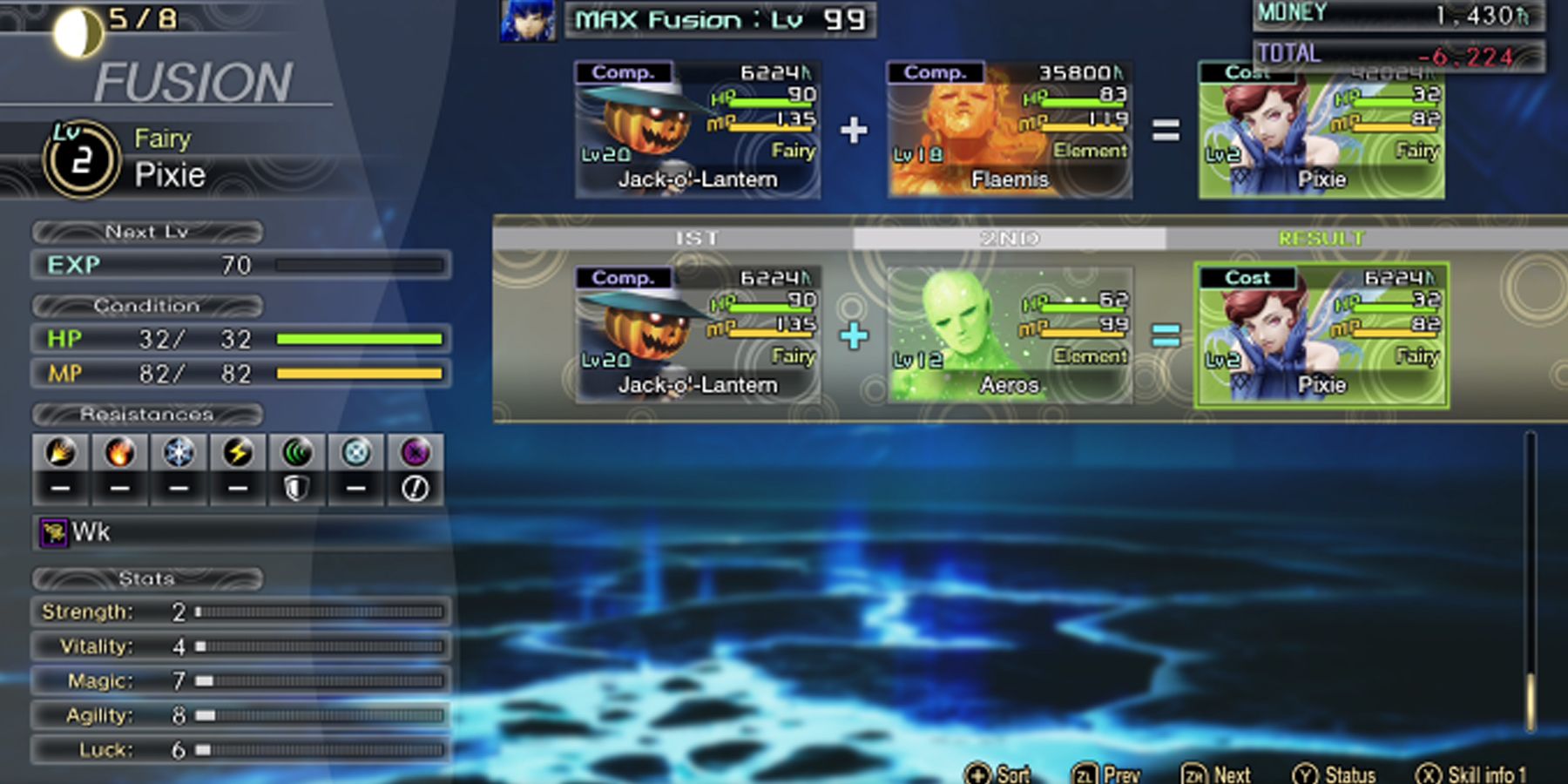Click the shield icon under the sound resistance
The width and height of the screenshot is (1568, 784).
pos(295,488)
